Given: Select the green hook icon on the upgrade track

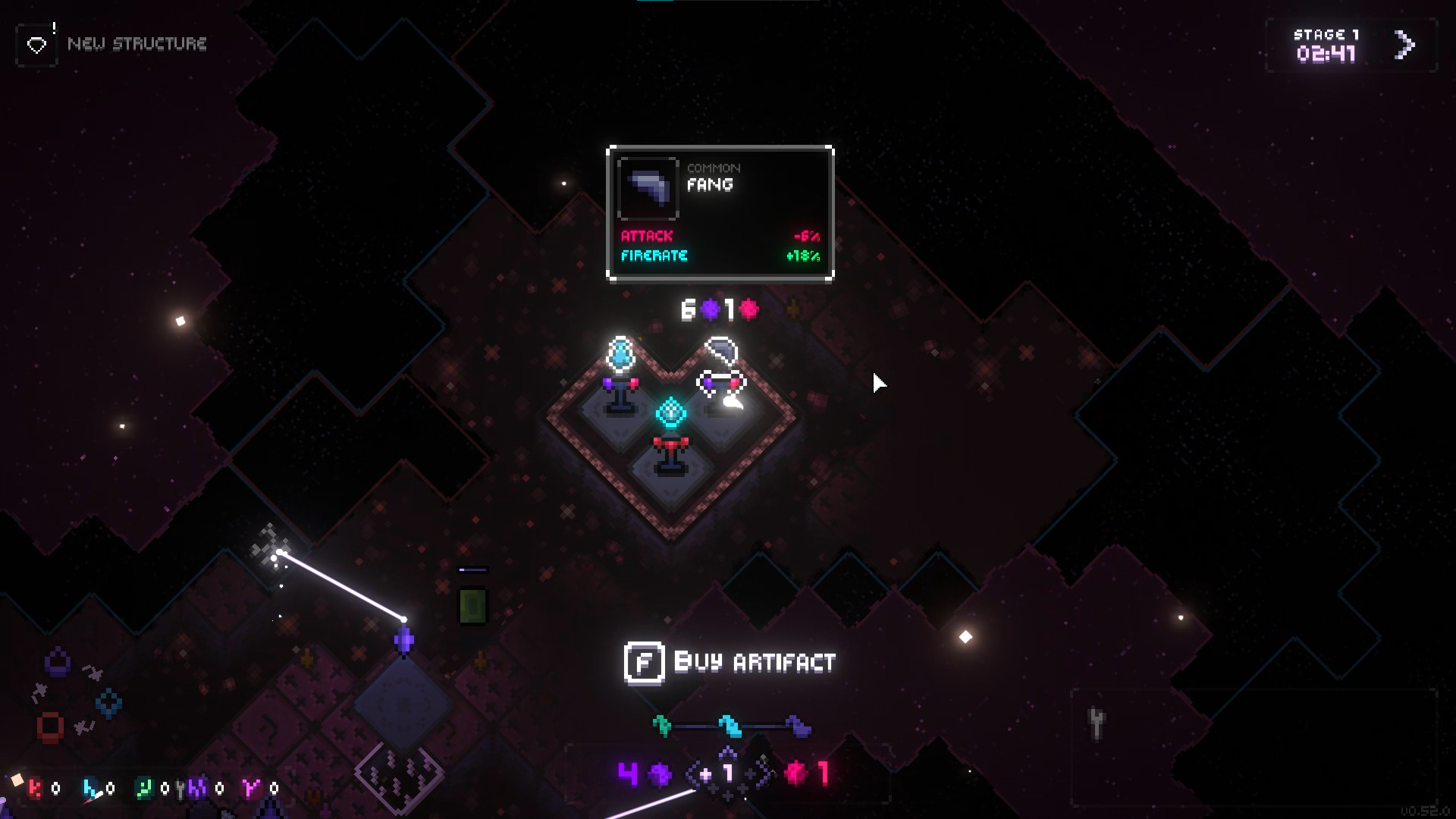Looking at the screenshot, I should [x=662, y=725].
